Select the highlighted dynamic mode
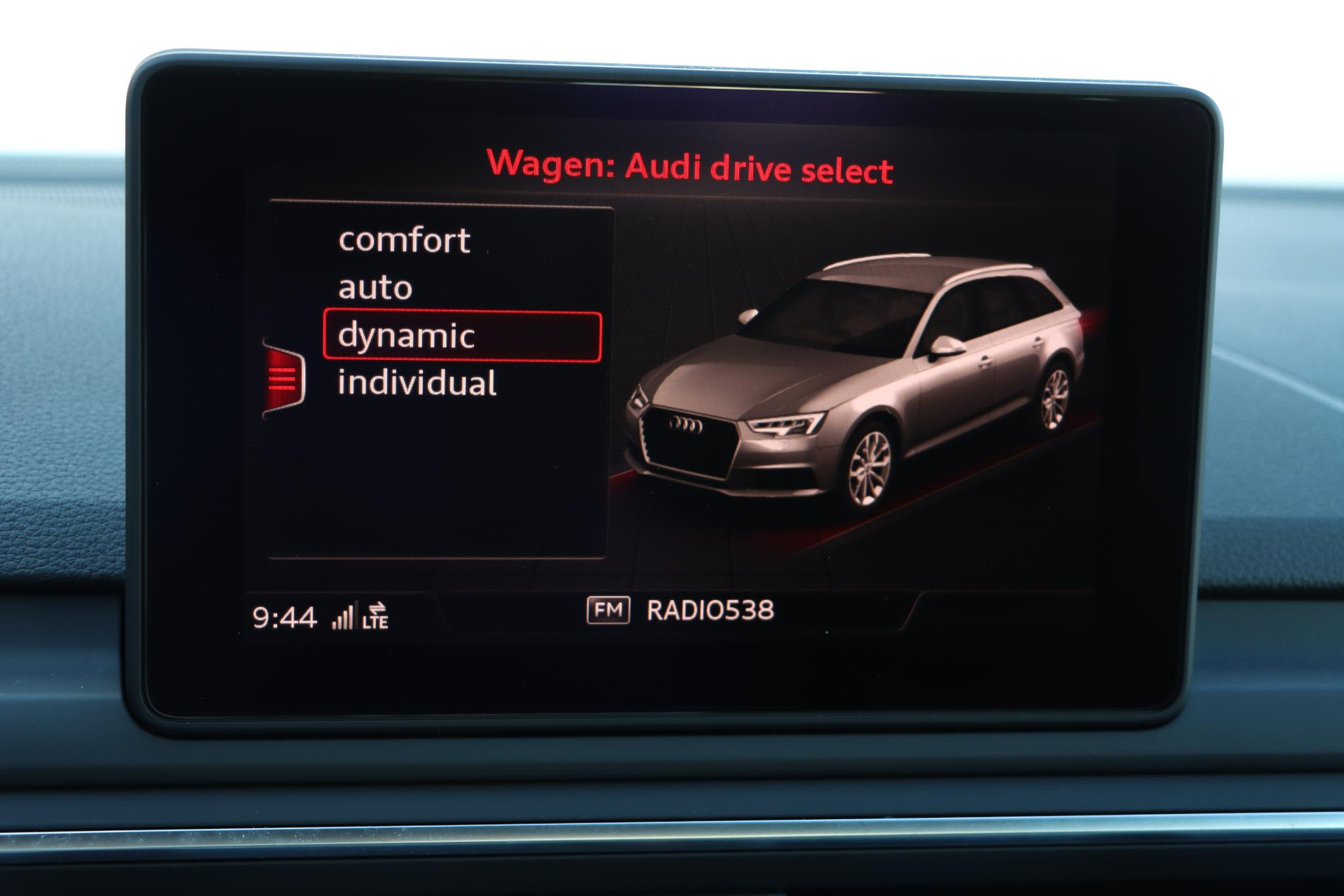Viewport: 1344px width, 896px height. click(x=462, y=336)
